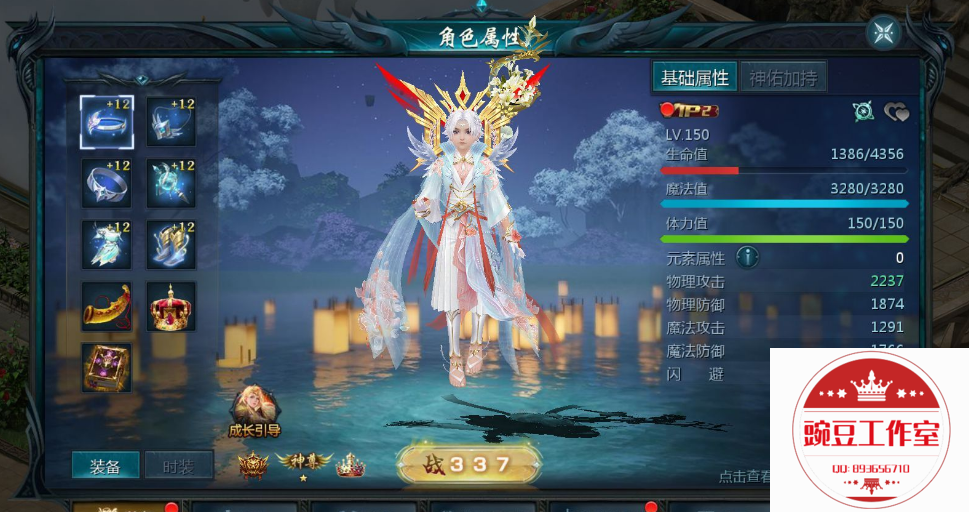969x512 pixels.
Task: Select the +12 headband equipment slot
Action: tap(107, 121)
